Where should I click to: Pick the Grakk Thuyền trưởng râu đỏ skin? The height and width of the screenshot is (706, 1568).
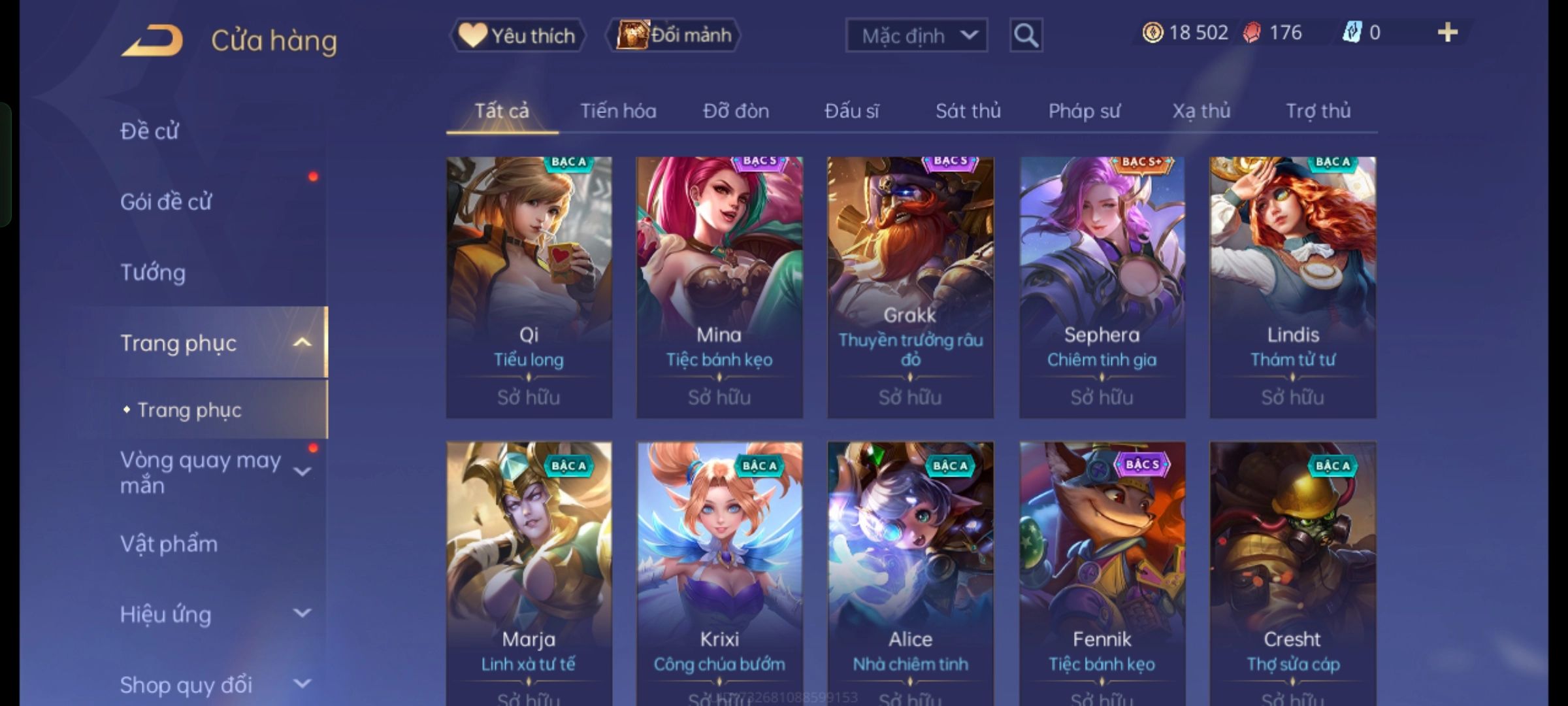point(910,288)
